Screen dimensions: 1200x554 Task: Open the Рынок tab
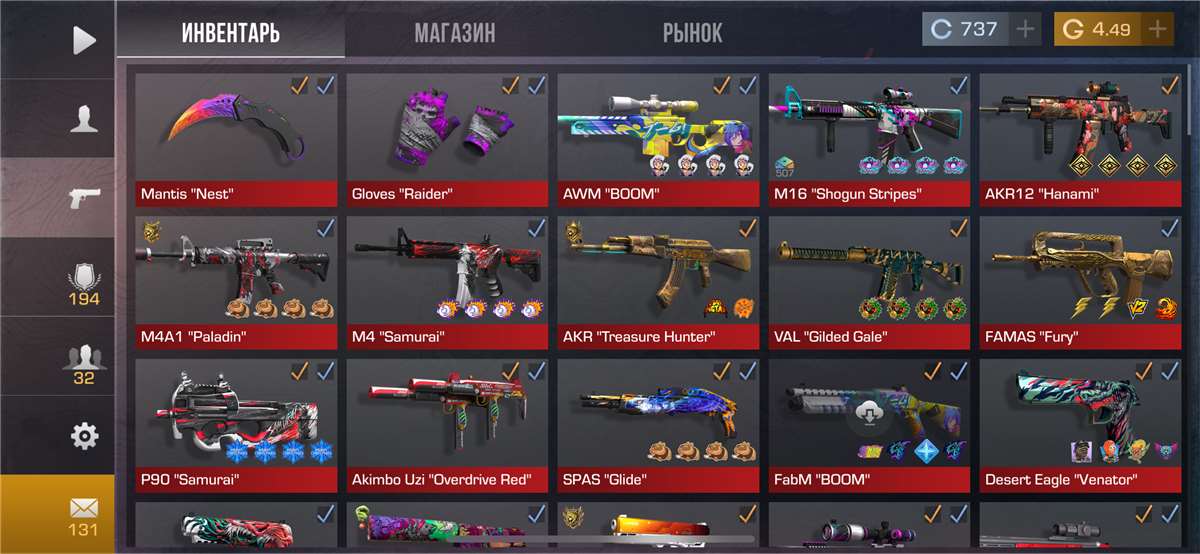click(x=692, y=33)
